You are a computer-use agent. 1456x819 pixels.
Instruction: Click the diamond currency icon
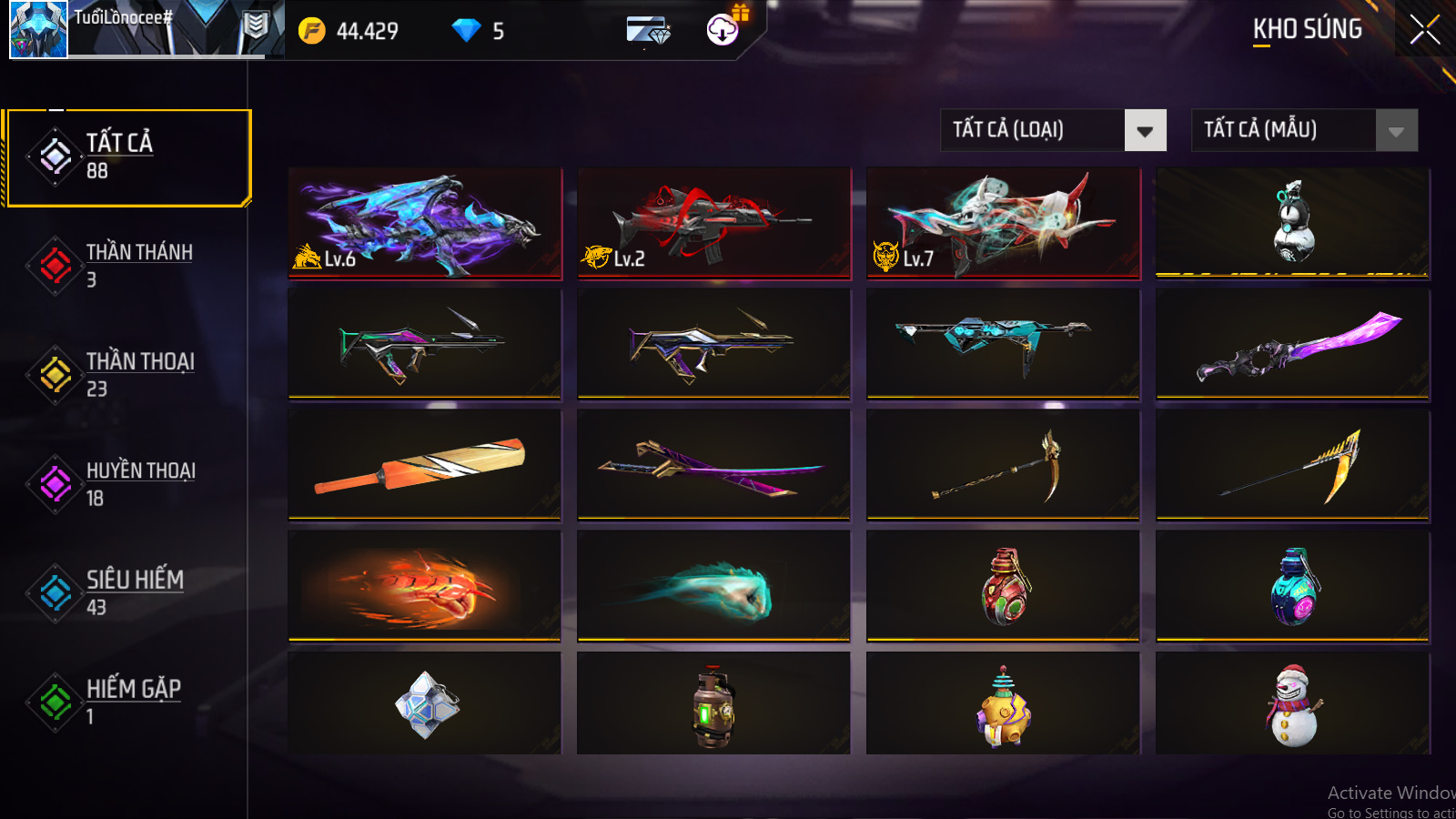(x=467, y=29)
